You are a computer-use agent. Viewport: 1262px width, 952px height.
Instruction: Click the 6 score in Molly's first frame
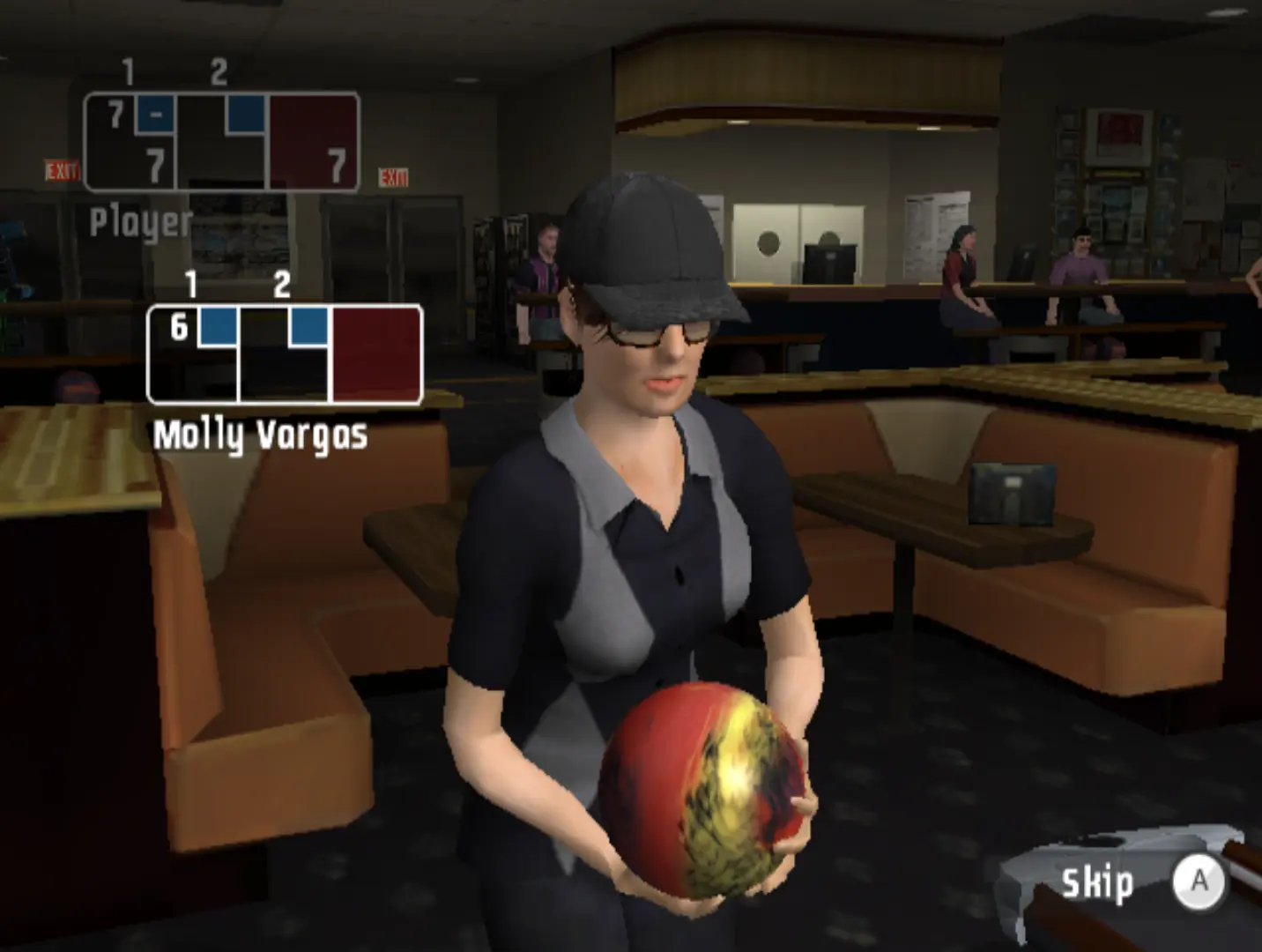pyautogui.click(x=180, y=327)
